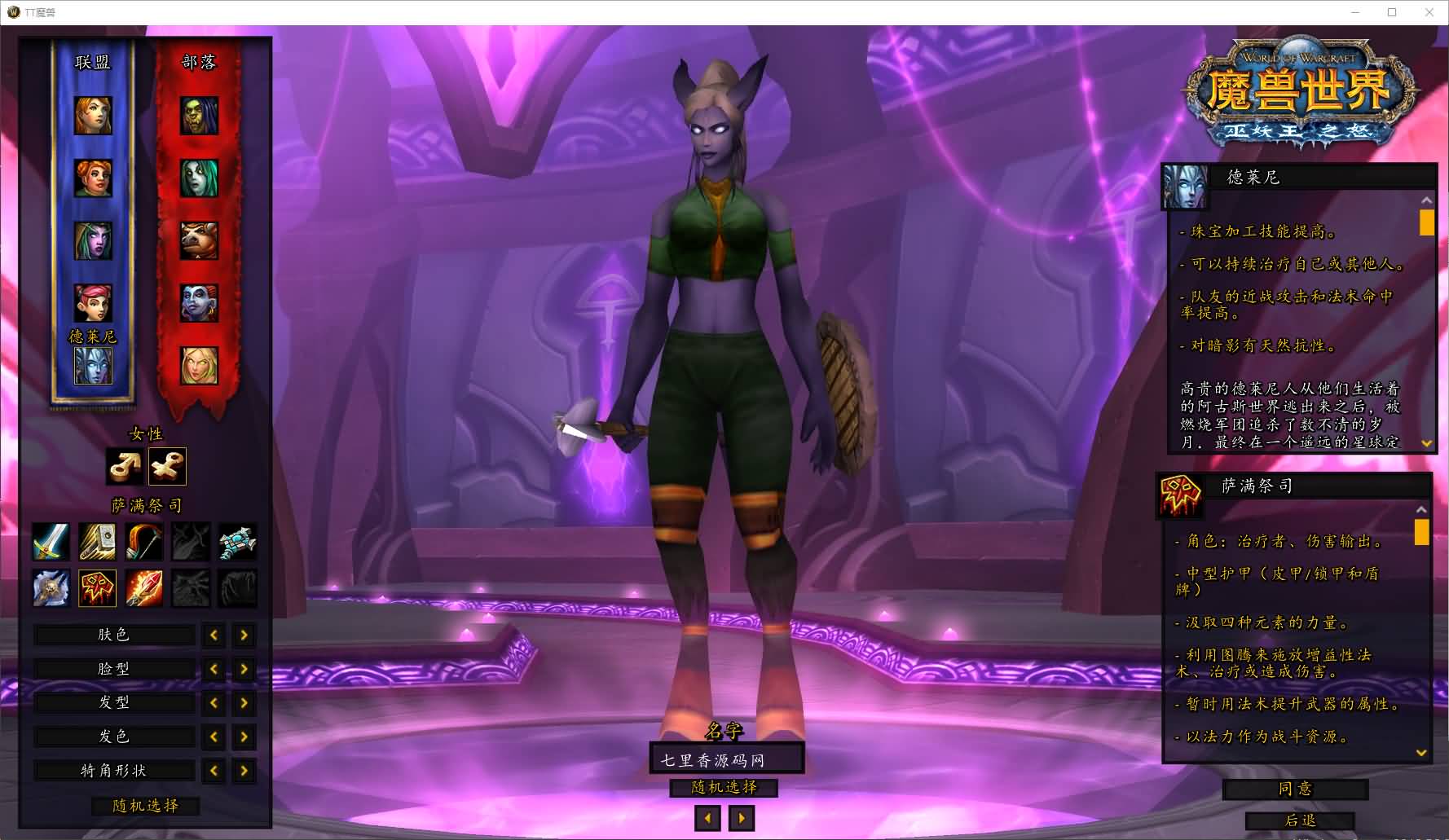This screenshot has height=840, width=1449.
Task: Pick the Orc race portrait
Action: [x=199, y=115]
